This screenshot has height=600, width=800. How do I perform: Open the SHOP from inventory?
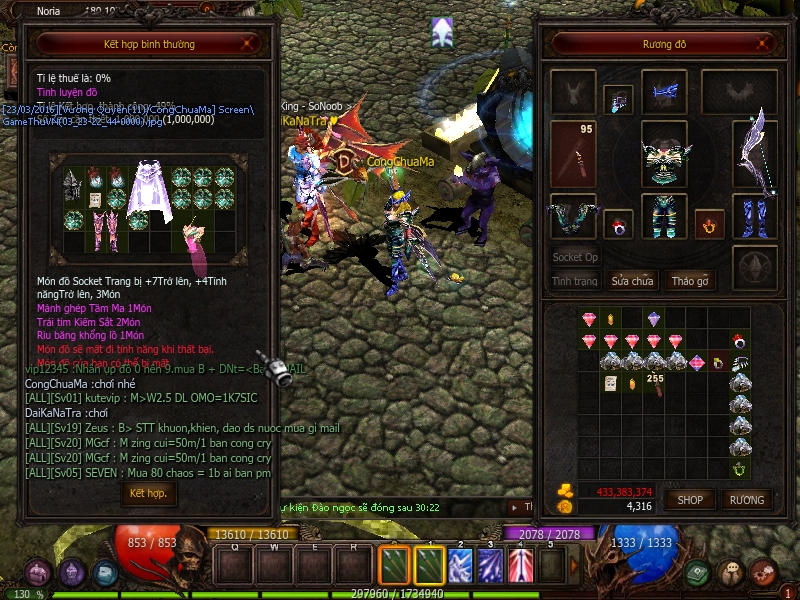pos(690,499)
